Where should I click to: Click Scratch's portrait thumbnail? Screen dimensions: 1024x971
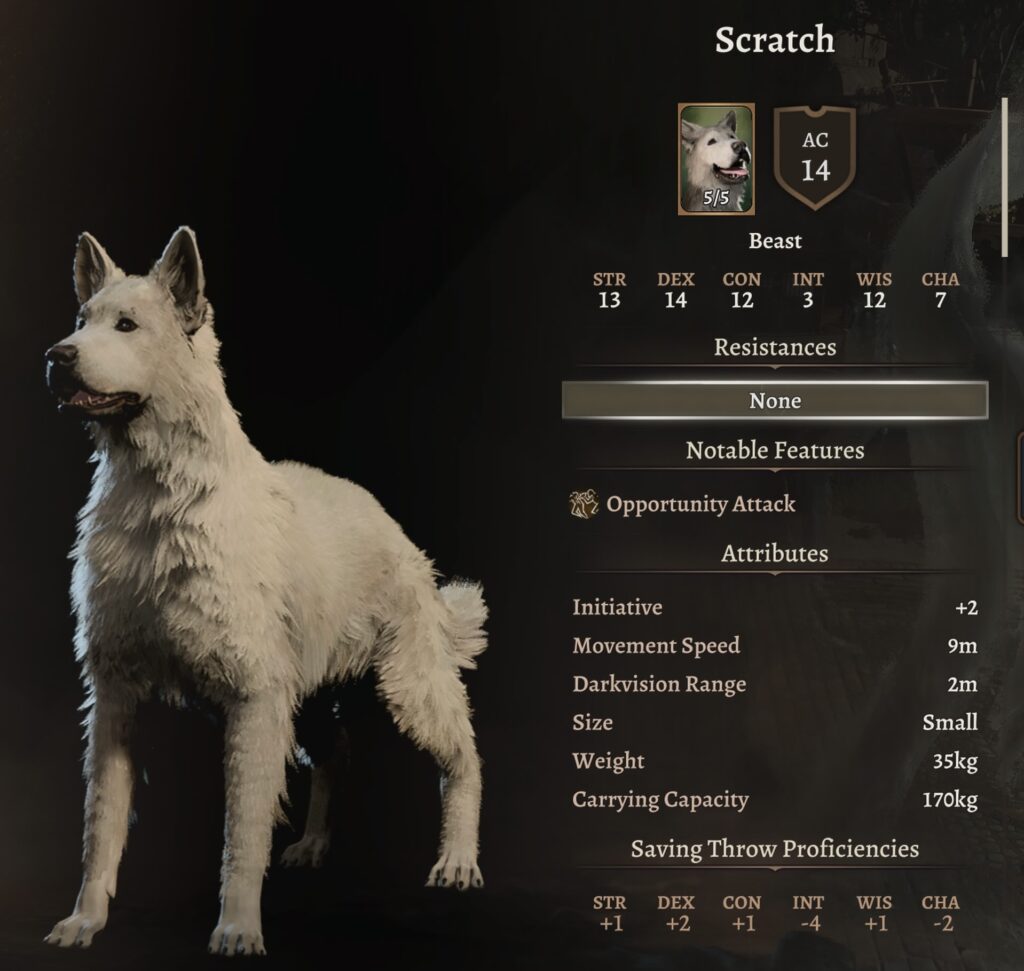click(716, 158)
